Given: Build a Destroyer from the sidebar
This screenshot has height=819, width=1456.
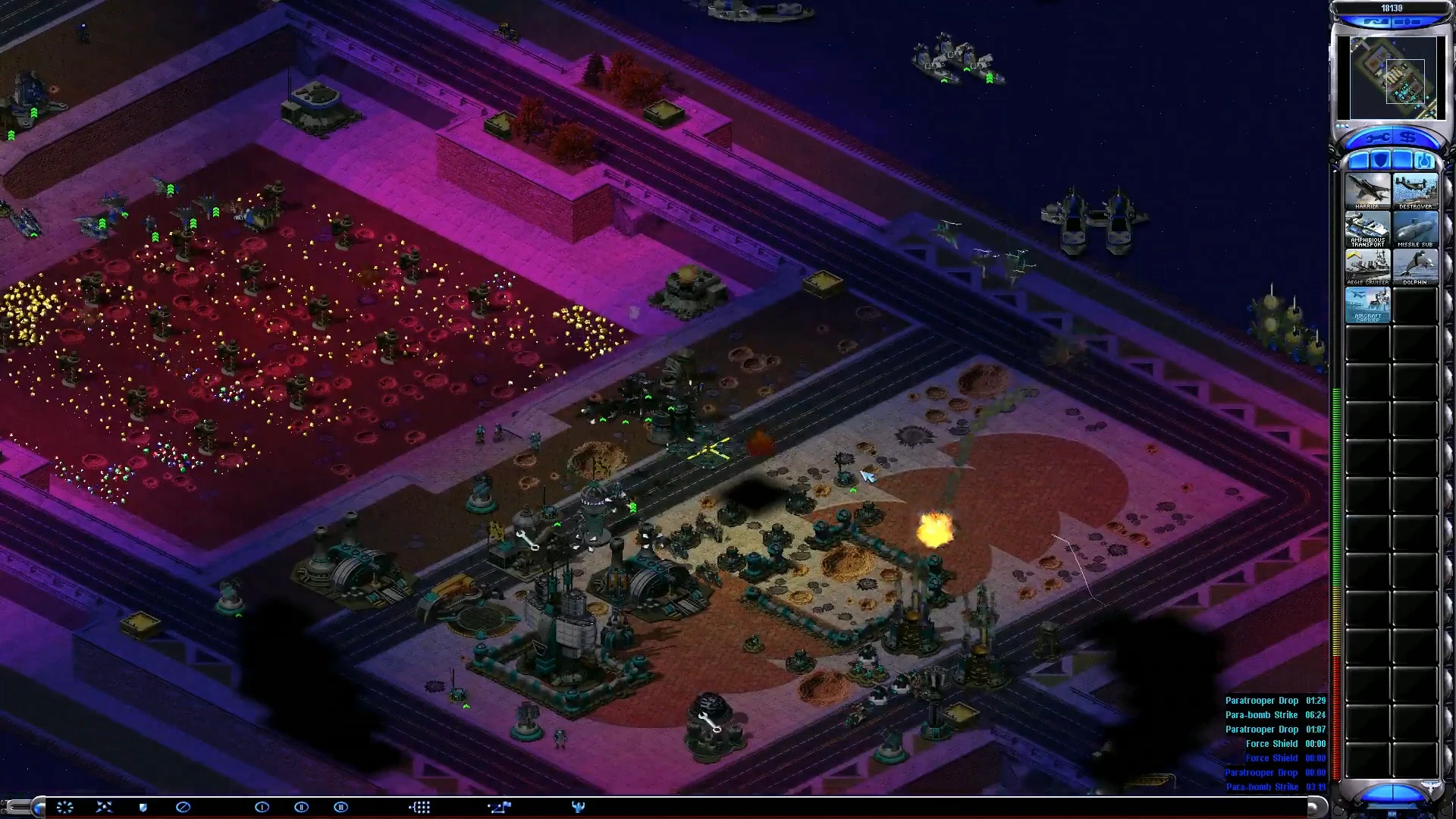Looking at the screenshot, I should point(1415,190).
